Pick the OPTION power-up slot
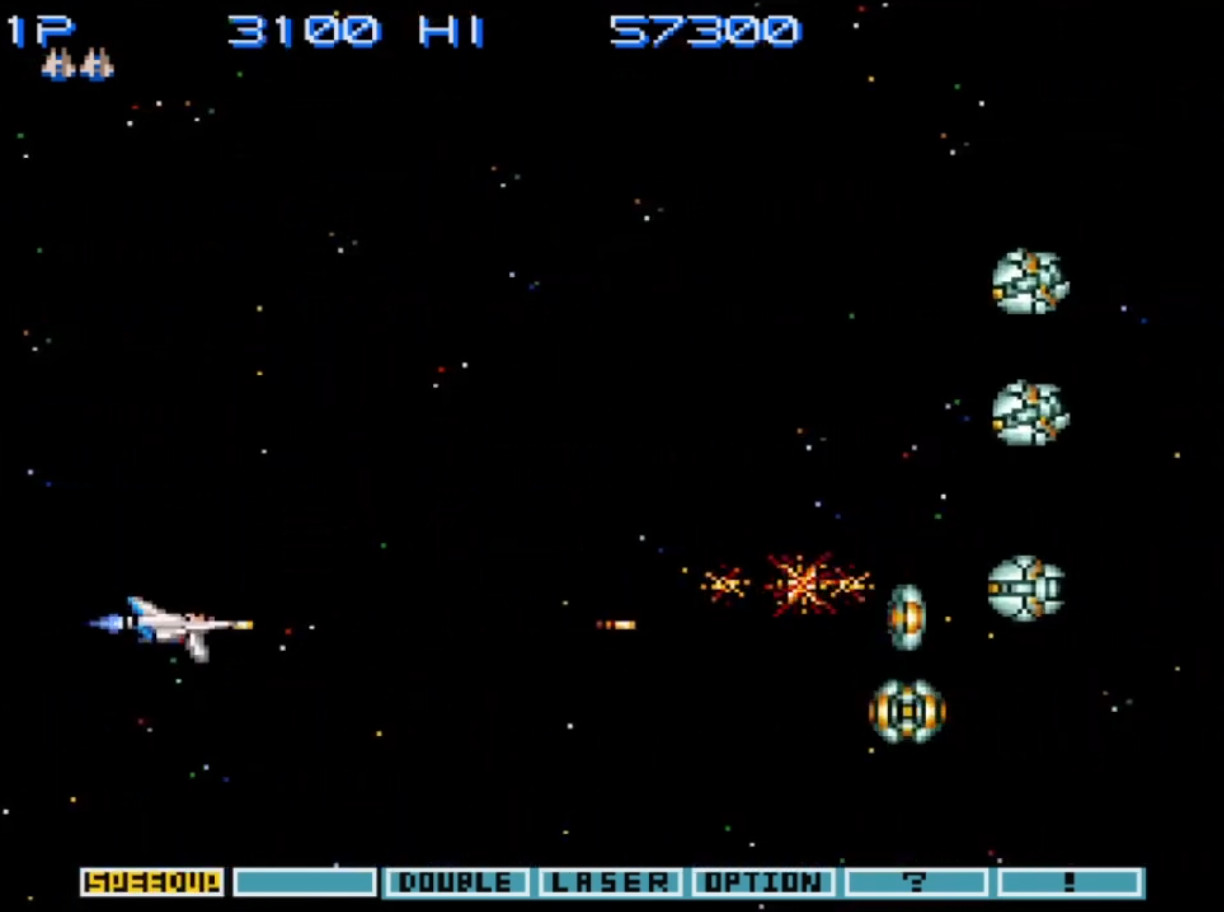The image size is (1224, 912). click(763, 882)
